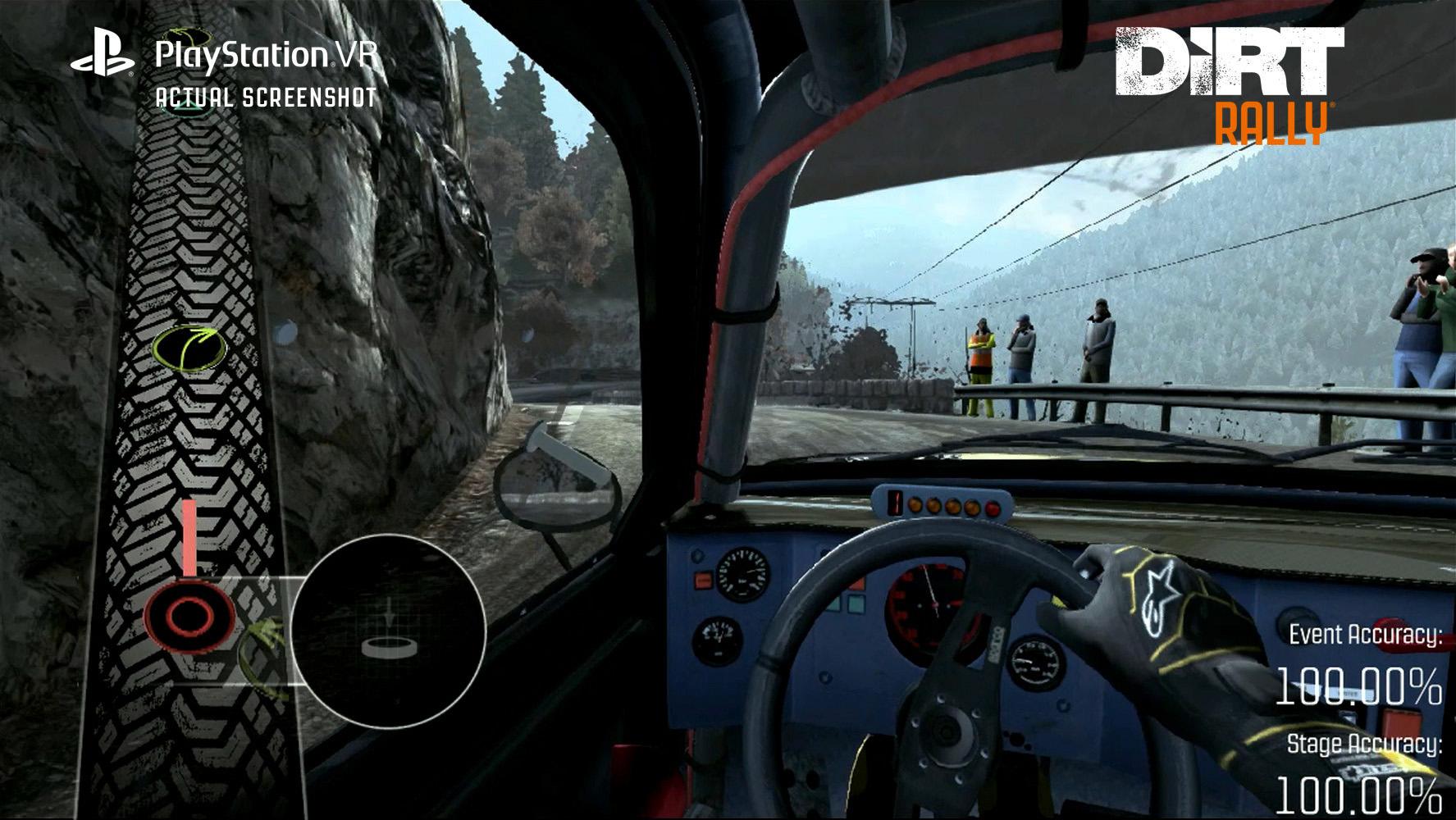
Task: Click the red ring pace note marker
Action: coord(189,615)
